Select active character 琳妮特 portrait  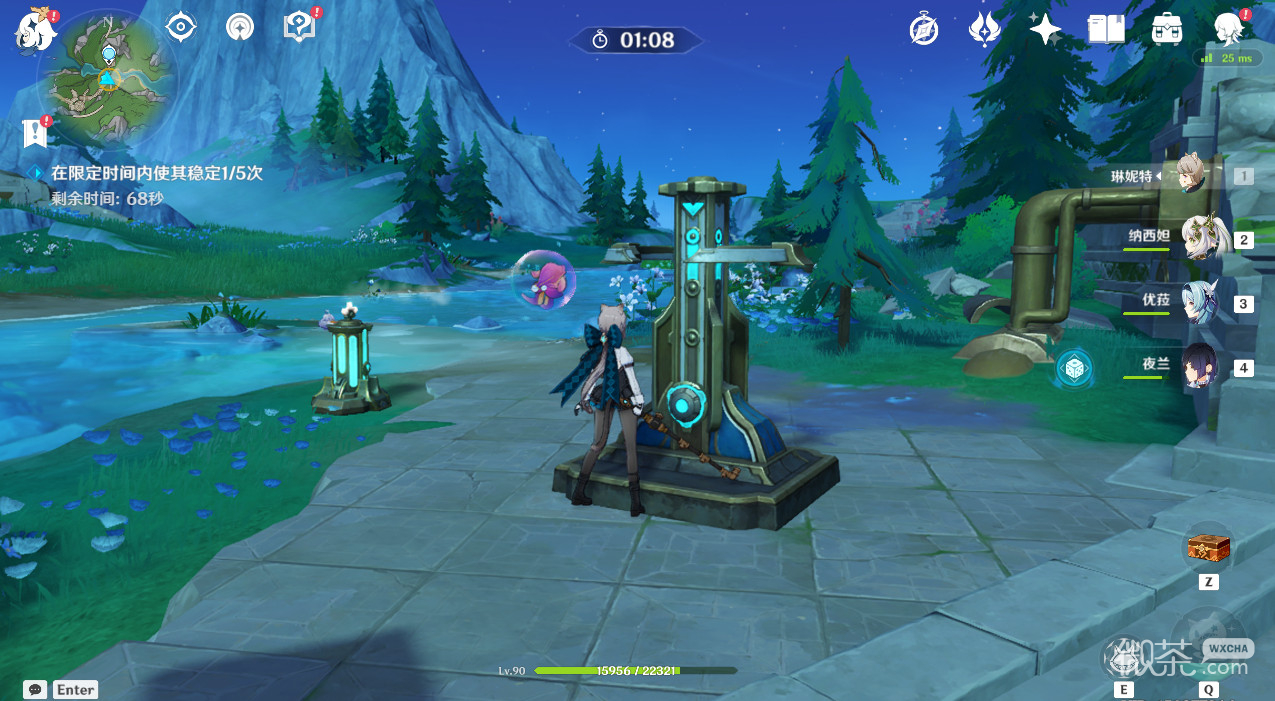[x=1190, y=175]
